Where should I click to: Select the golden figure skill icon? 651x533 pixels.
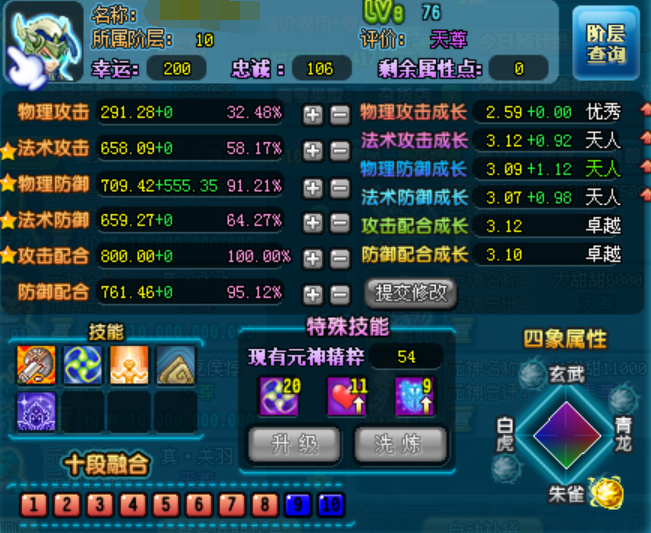tap(129, 365)
